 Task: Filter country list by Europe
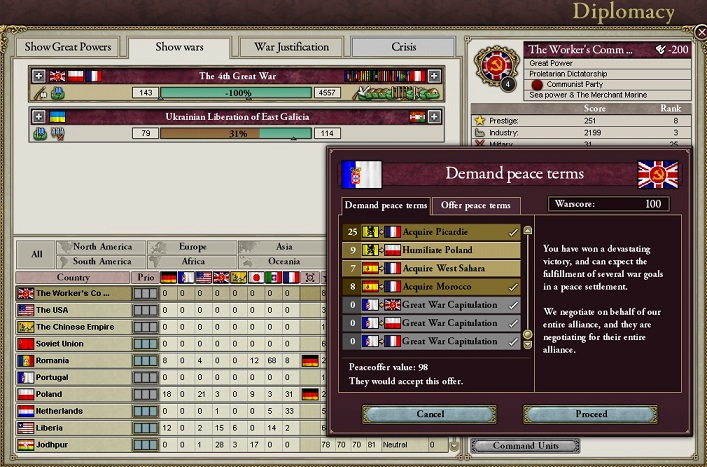point(192,246)
